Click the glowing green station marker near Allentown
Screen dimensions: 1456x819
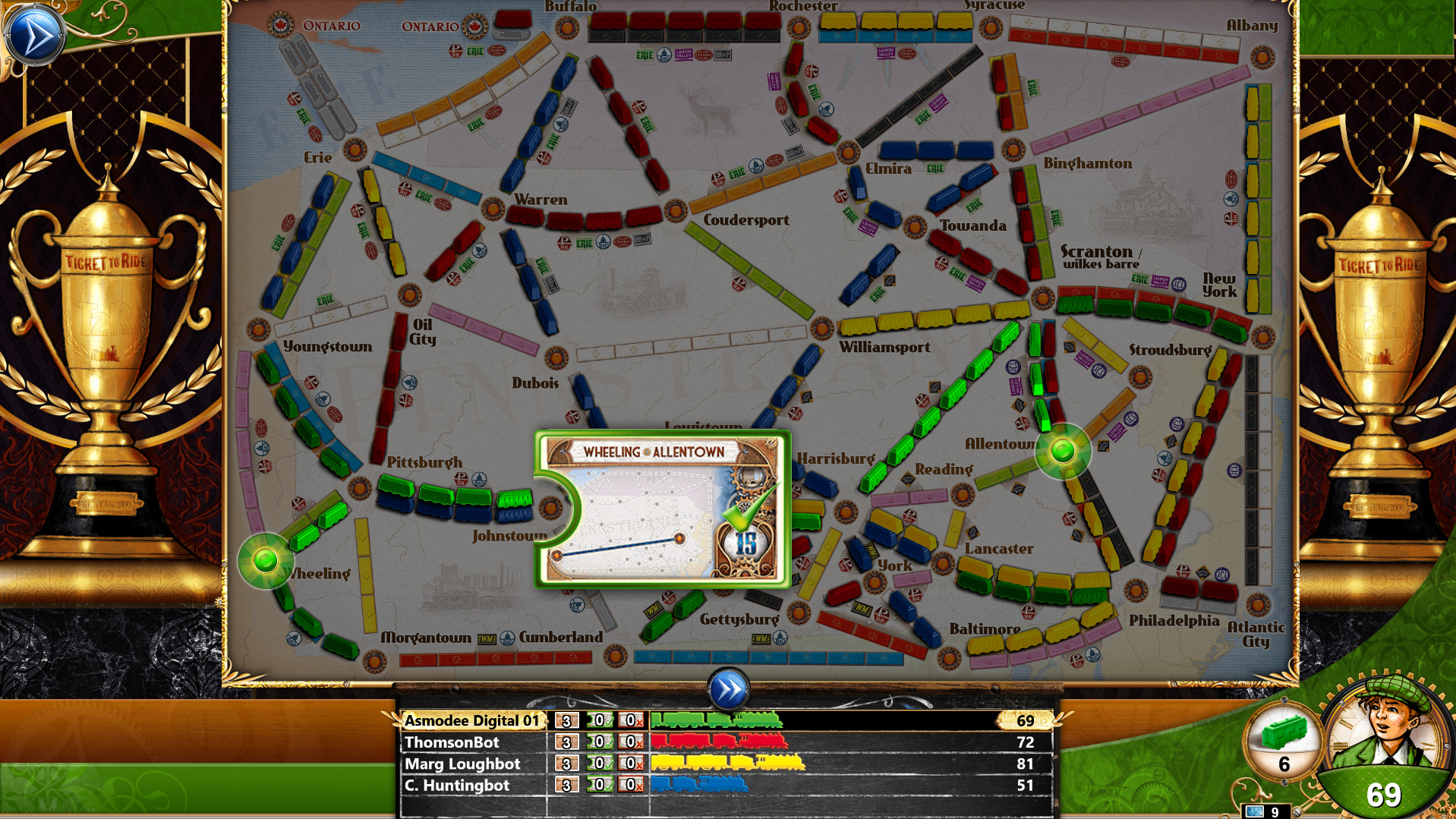tap(1063, 452)
